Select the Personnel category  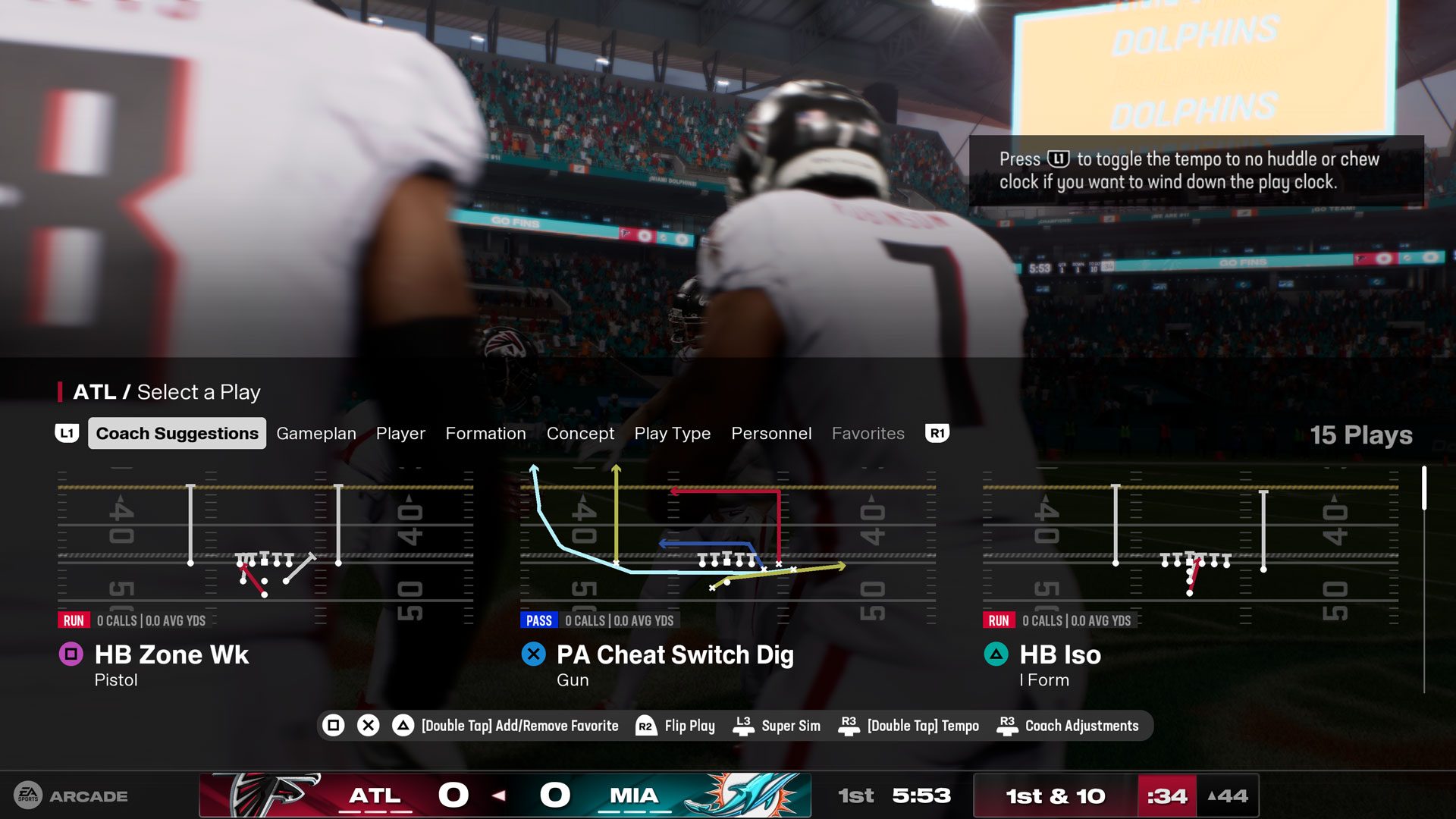point(770,433)
